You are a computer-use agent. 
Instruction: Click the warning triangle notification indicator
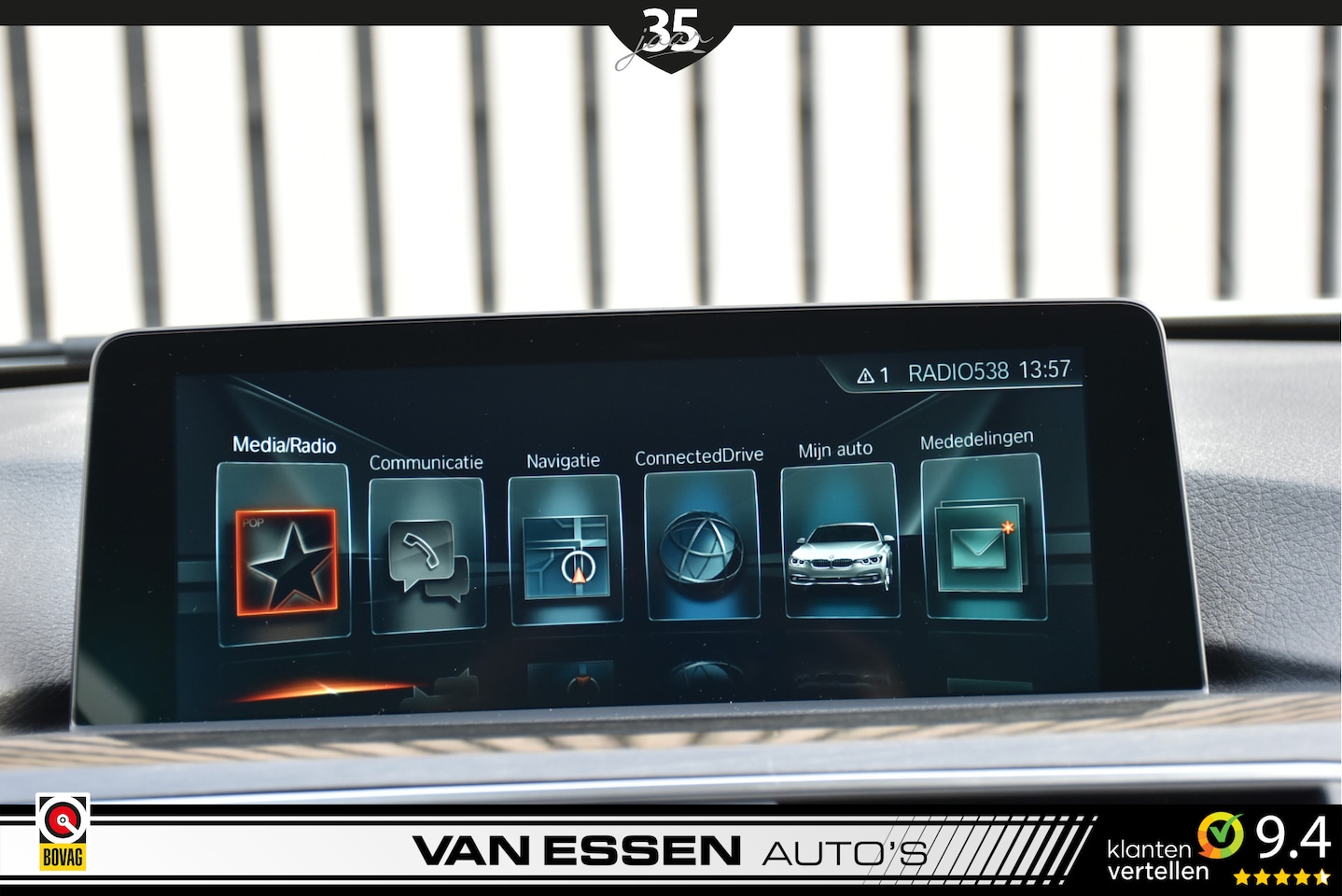coord(866,376)
